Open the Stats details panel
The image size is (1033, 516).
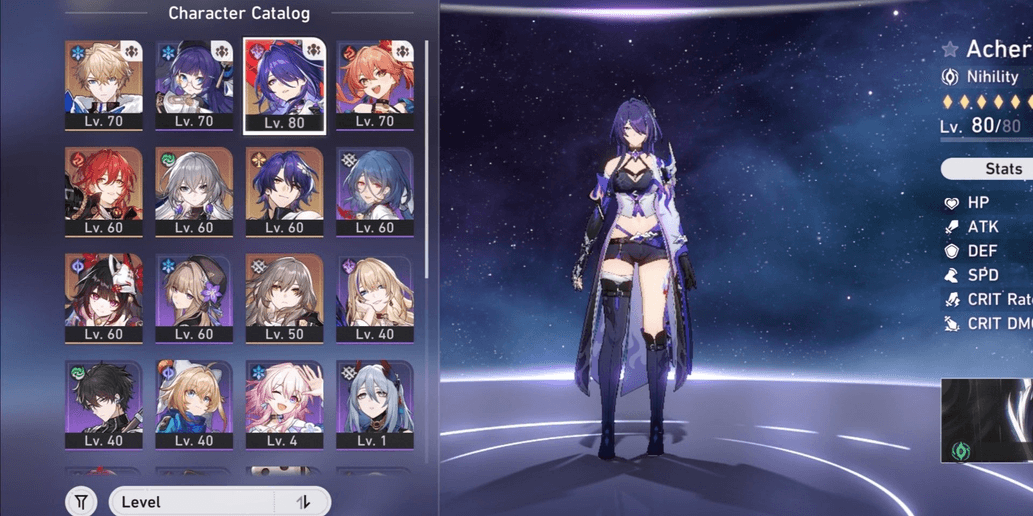990,169
